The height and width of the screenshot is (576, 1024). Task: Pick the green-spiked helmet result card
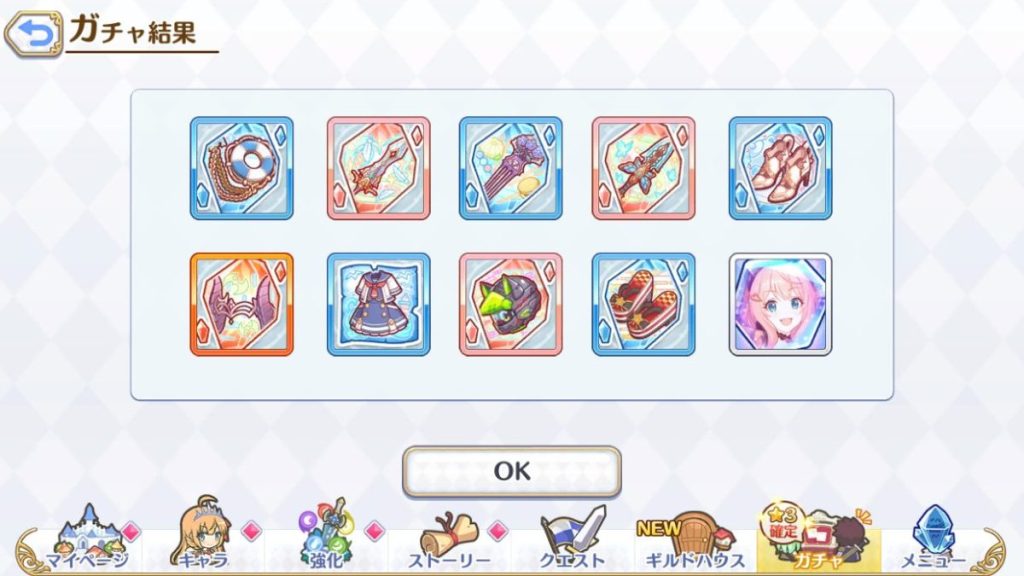[510, 304]
